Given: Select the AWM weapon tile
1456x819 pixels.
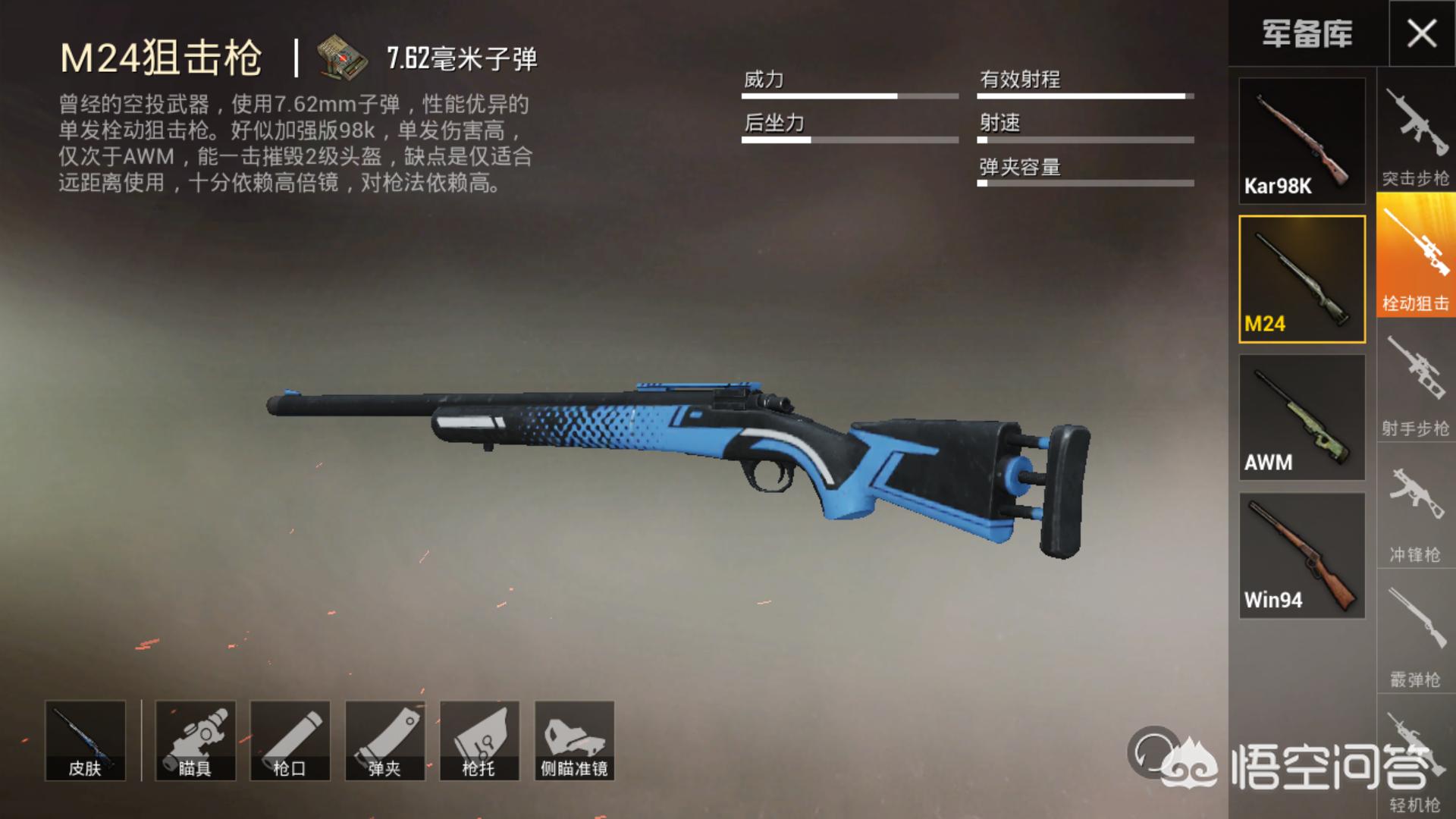Looking at the screenshot, I should 1302,417.
